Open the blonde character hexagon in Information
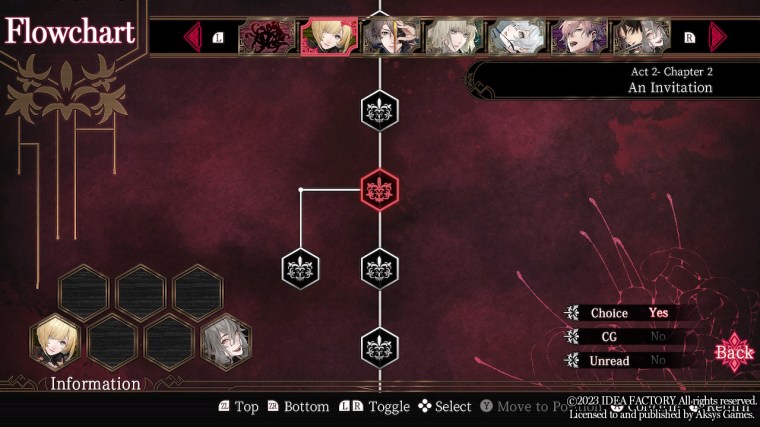760x427 pixels. pyautogui.click(x=56, y=343)
